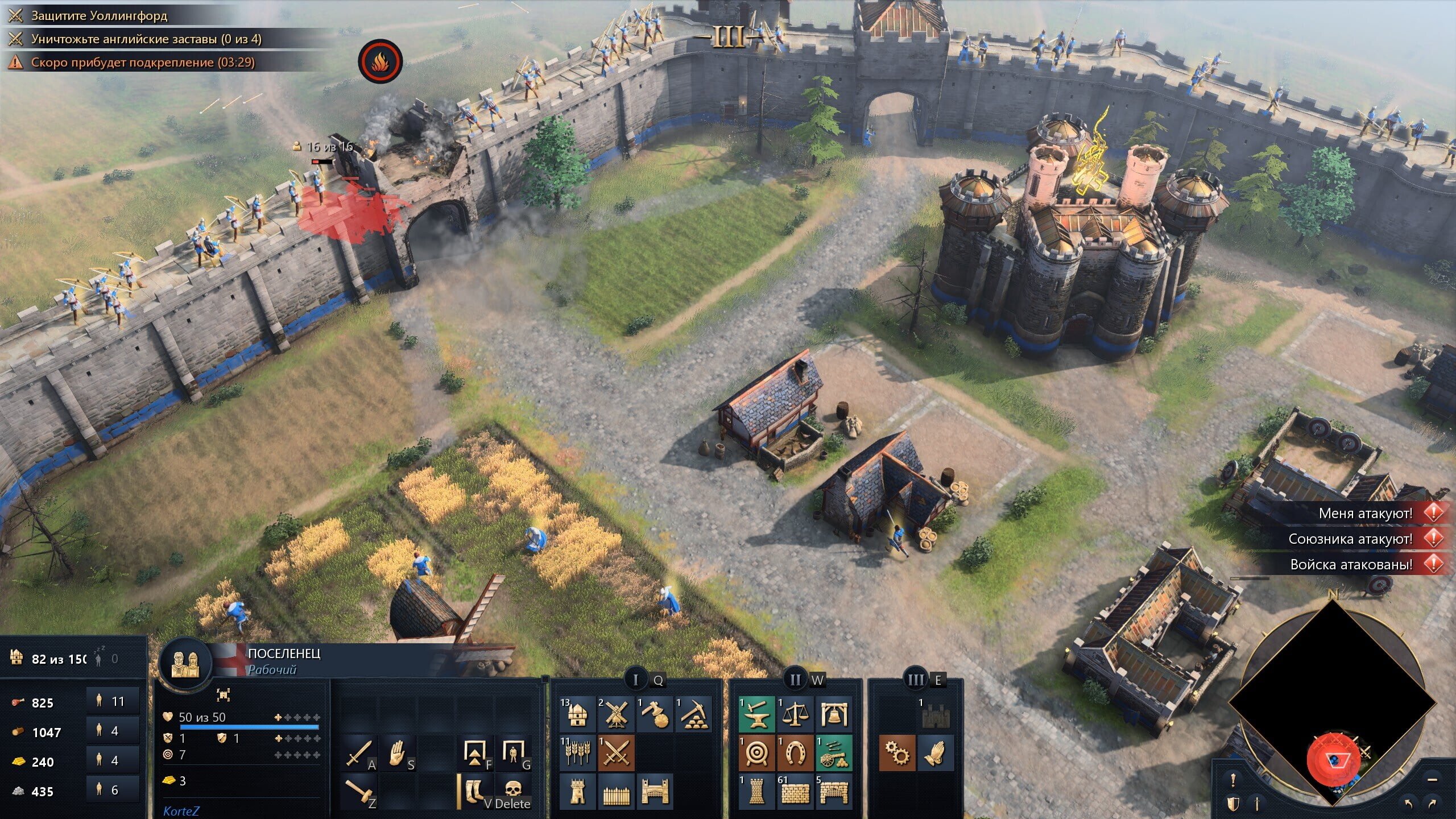Build a farm with the wheat icon
The image size is (1456, 819).
tap(577, 753)
